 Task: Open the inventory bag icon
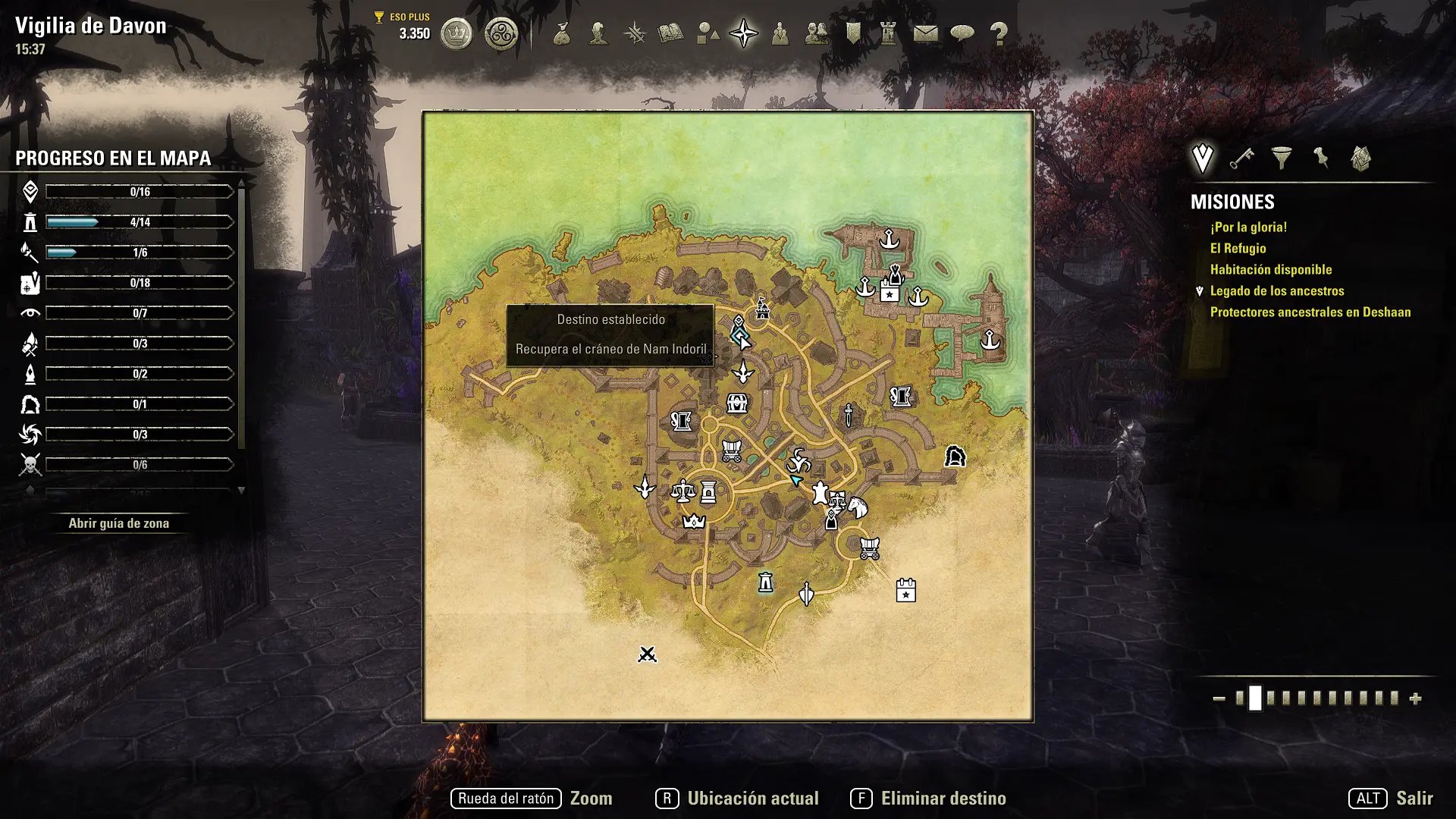point(562,34)
